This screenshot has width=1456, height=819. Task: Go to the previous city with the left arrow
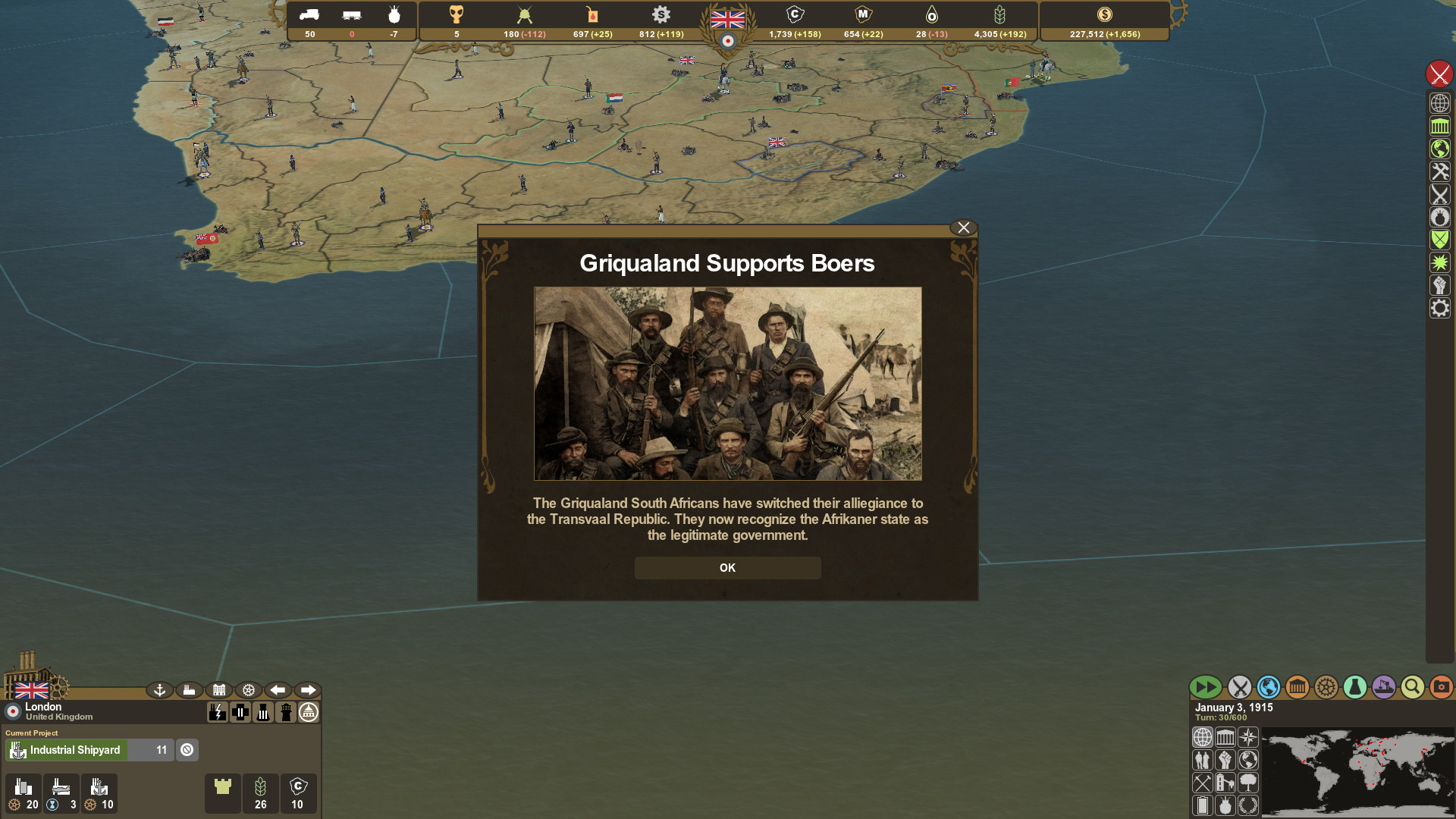278,690
